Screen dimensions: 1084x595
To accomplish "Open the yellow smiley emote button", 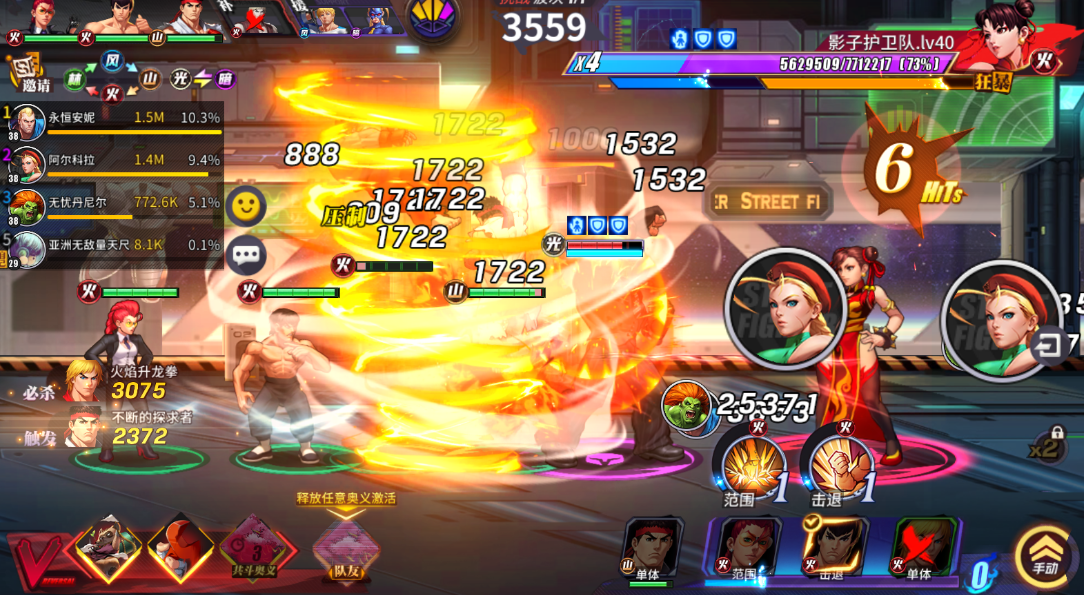I will (245, 206).
